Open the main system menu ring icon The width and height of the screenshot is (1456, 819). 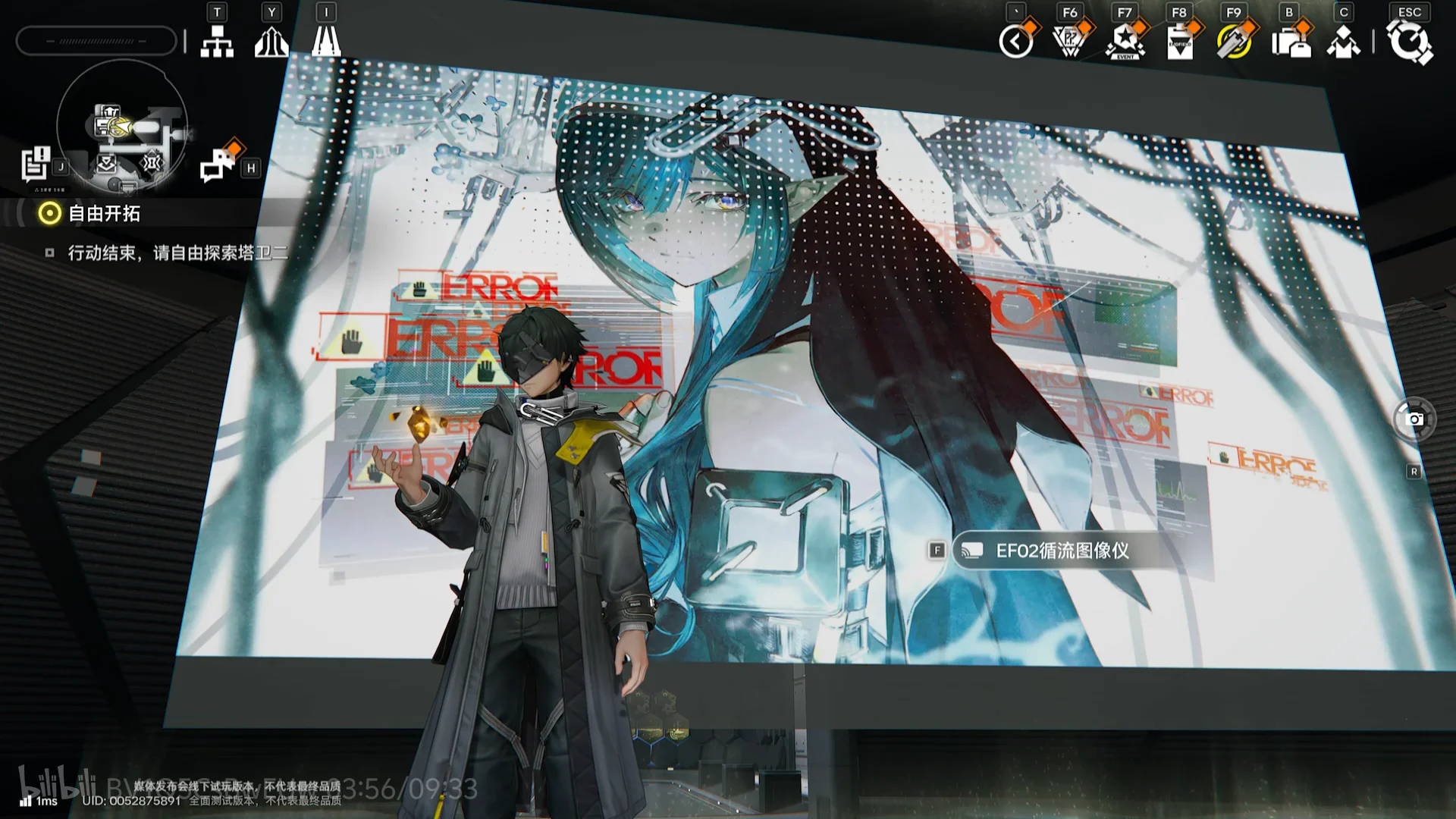[1409, 42]
